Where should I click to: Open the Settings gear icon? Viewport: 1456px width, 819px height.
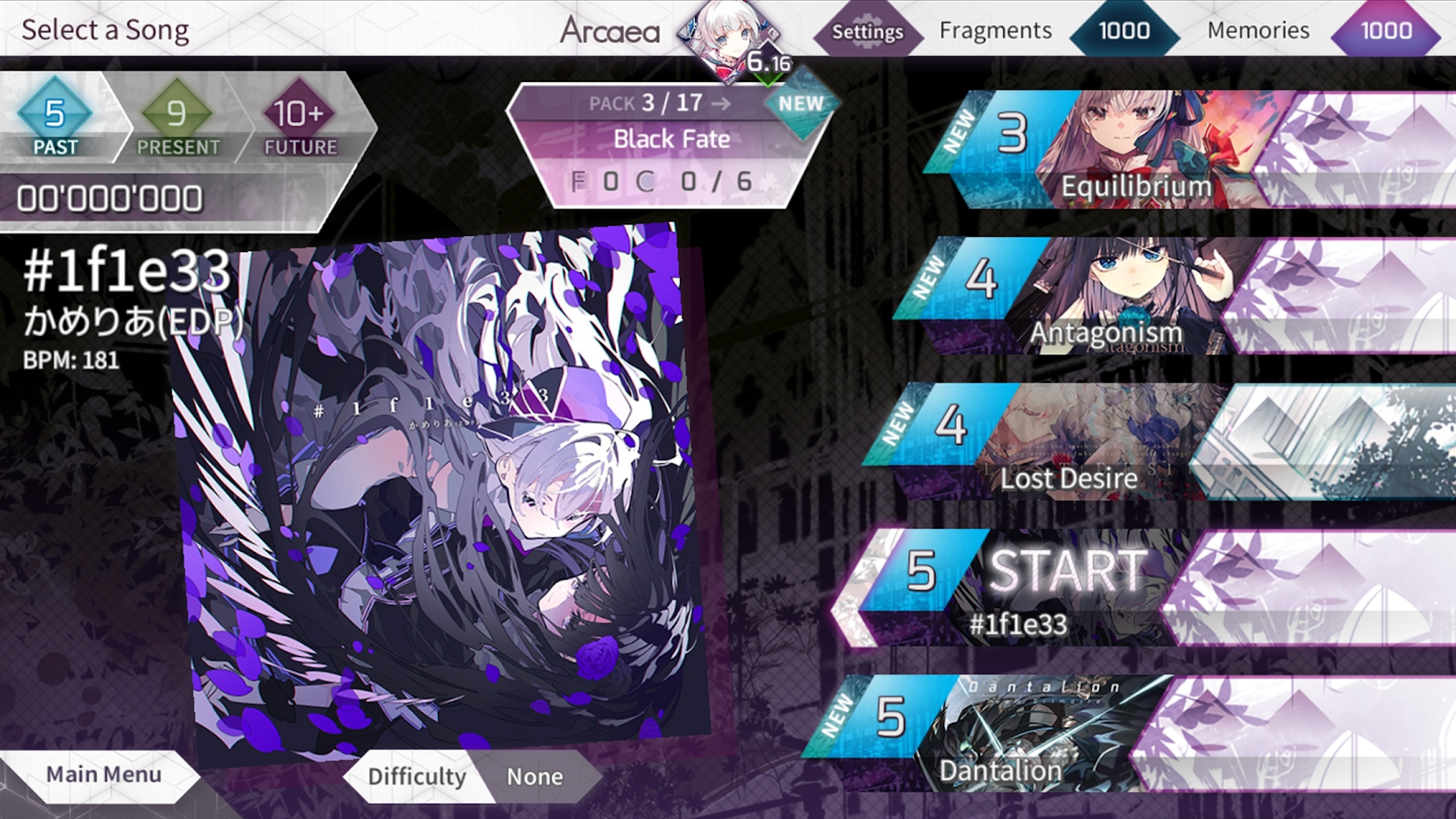coord(868,31)
